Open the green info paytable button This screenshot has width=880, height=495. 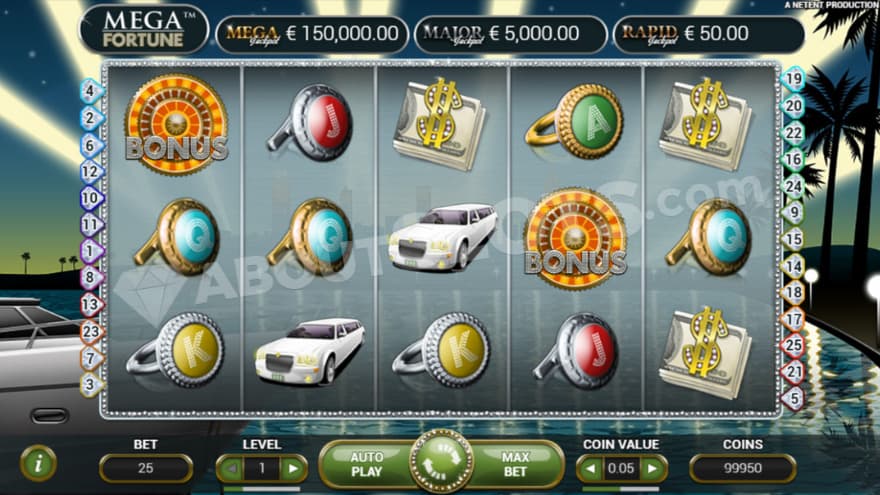pyautogui.click(x=38, y=463)
